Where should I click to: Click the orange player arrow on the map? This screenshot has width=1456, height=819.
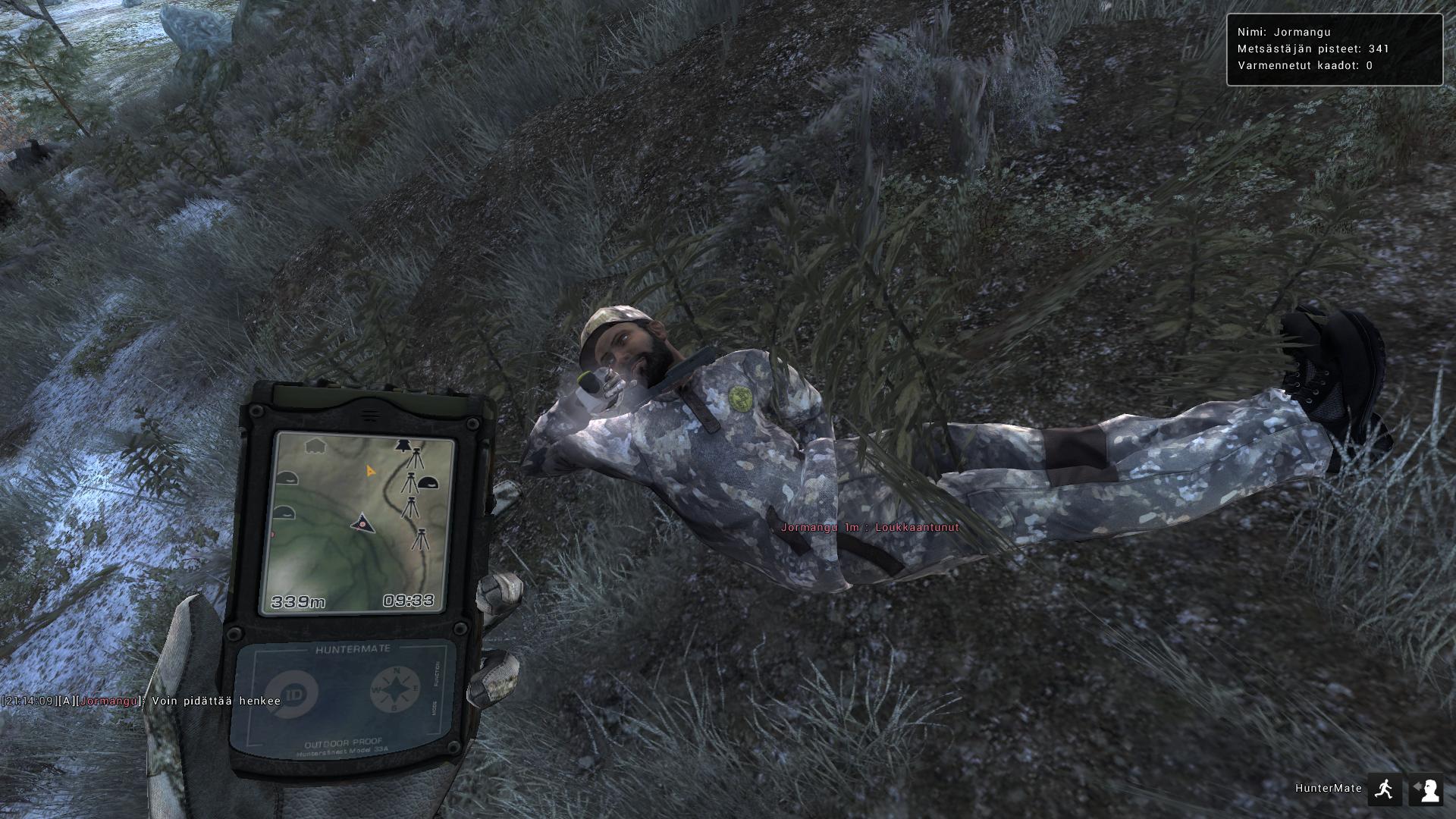tap(371, 471)
